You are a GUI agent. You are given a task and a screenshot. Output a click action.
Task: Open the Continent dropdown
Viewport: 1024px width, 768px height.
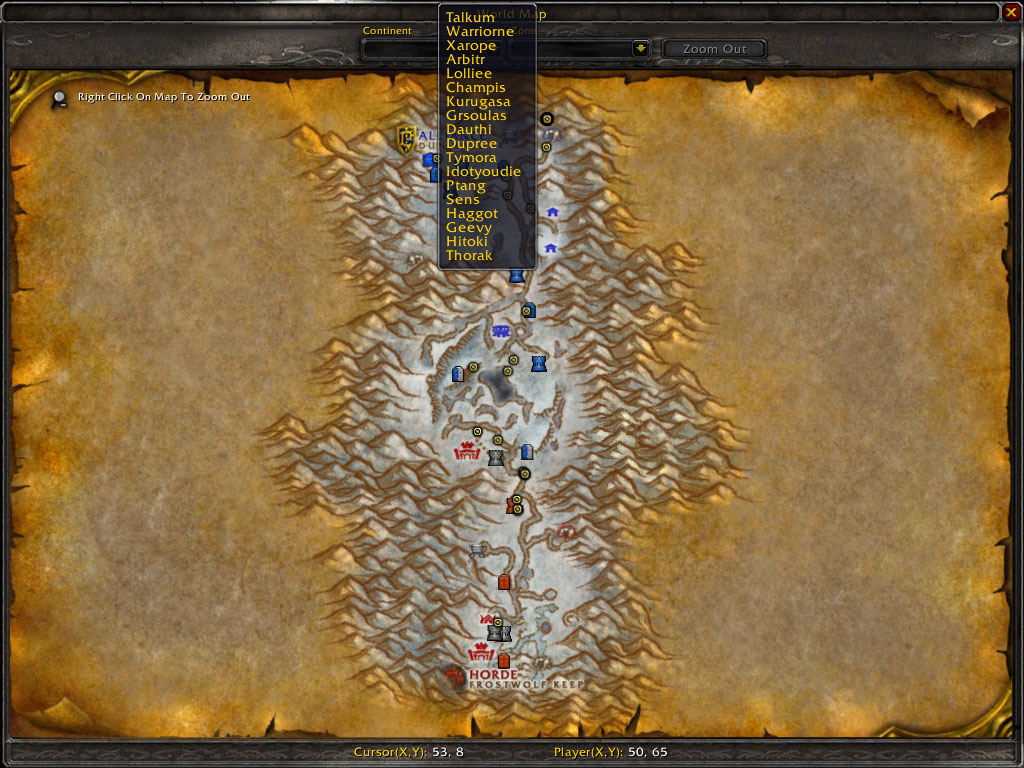pyautogui.click(x=400, y=49)
